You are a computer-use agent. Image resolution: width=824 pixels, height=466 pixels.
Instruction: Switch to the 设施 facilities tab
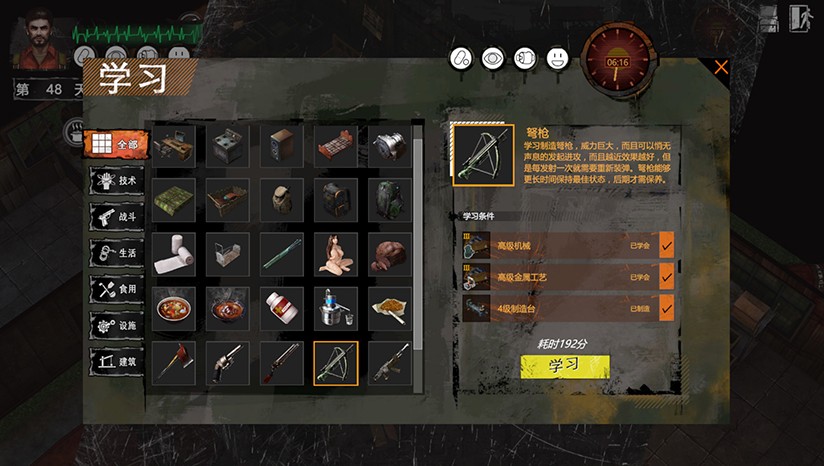[x=116, y=325]
